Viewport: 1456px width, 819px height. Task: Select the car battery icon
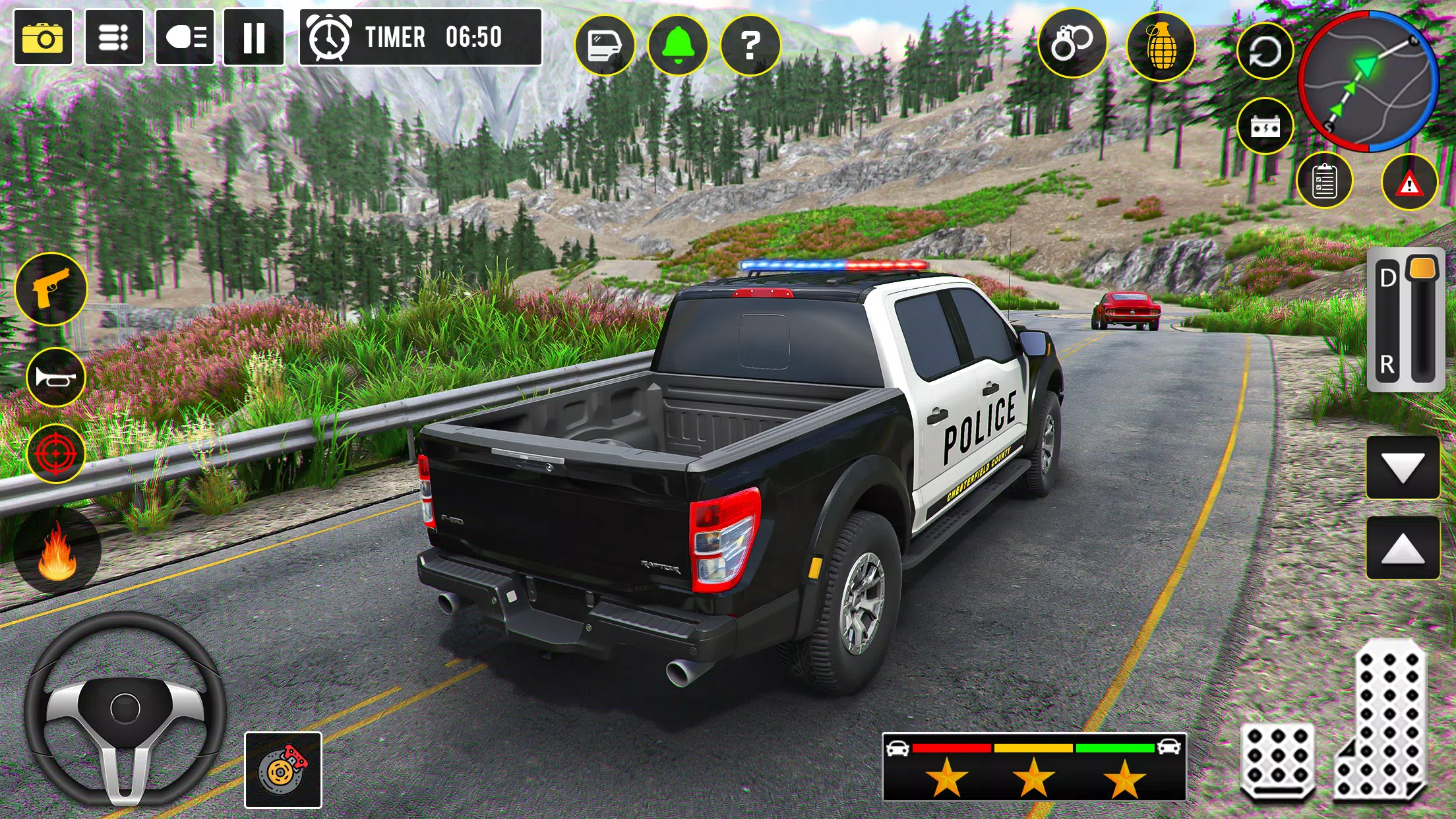click(x=1265, y=126)
